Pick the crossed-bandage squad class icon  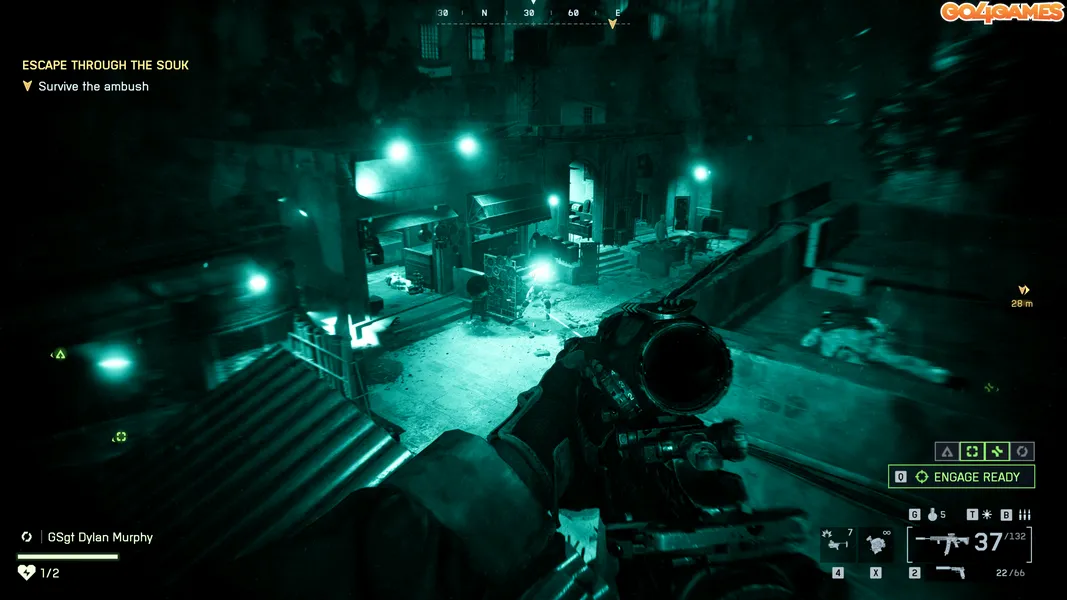[x=996, y=452]
